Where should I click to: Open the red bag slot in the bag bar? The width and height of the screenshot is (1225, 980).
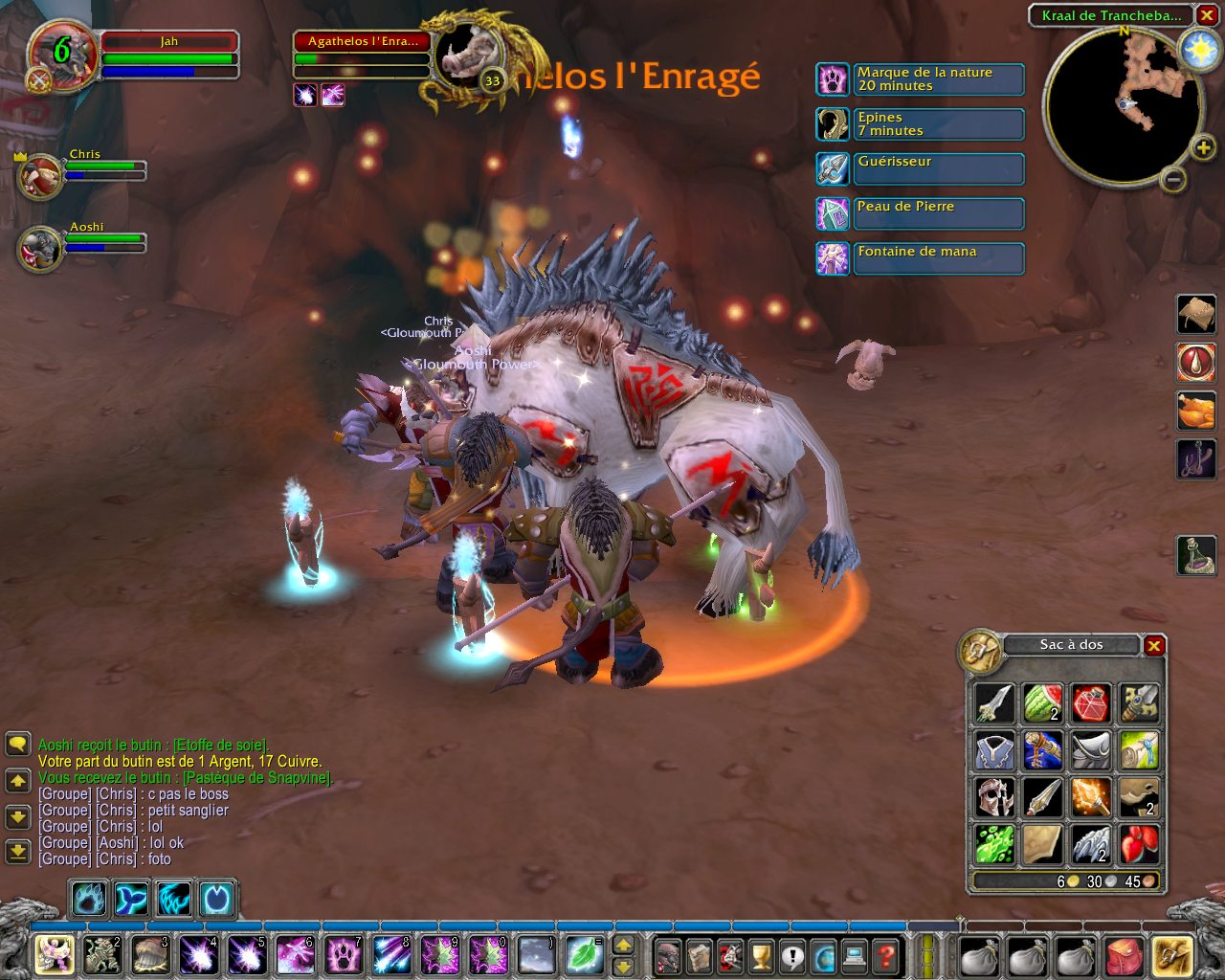tap(1125, 956)
